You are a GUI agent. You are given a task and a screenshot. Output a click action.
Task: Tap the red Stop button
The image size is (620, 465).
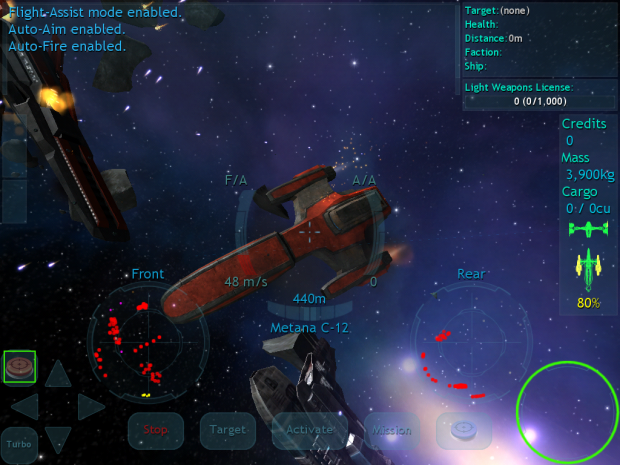[x=155, y=430]
